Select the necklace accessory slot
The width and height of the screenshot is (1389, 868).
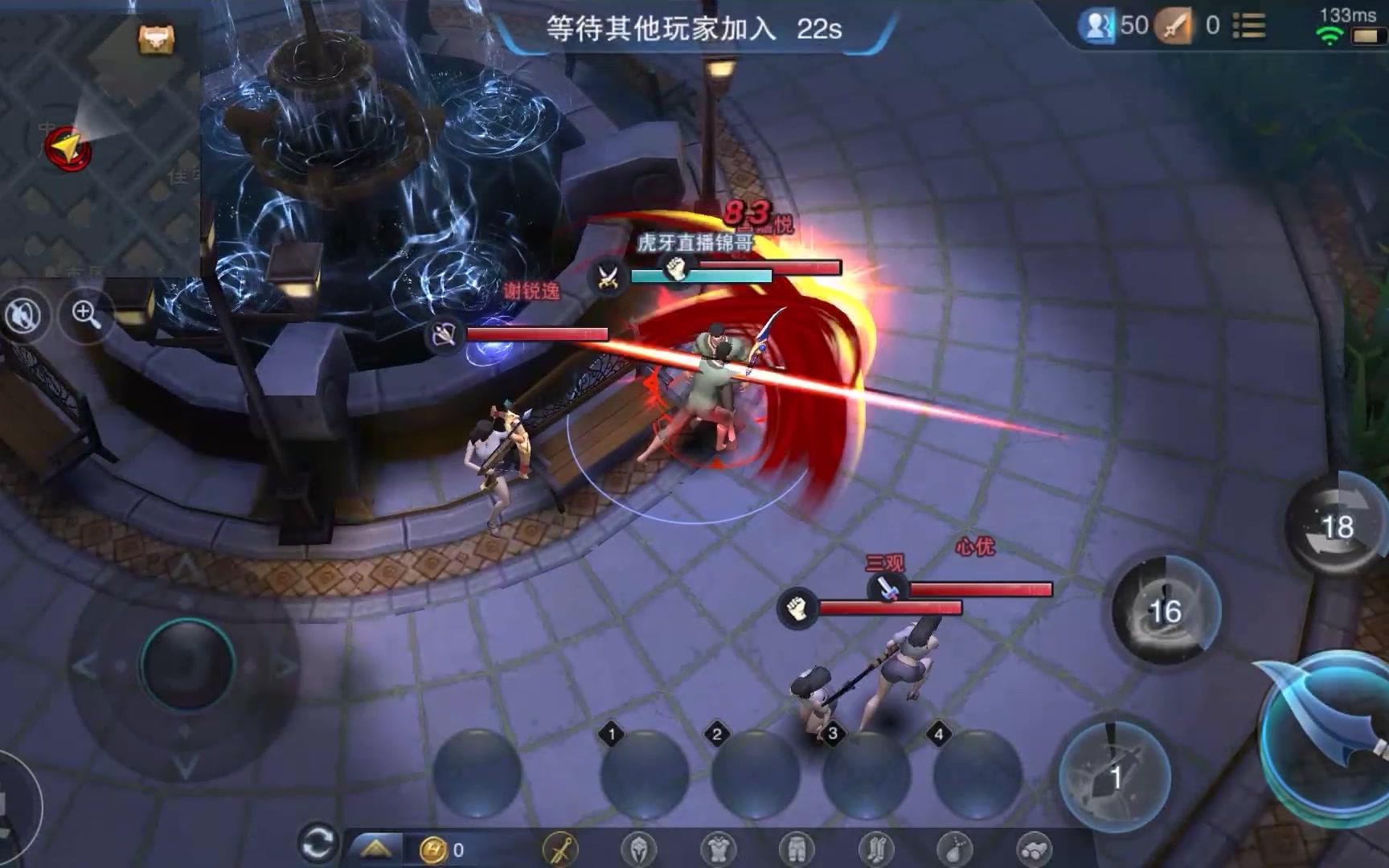[x=954, y=849]
